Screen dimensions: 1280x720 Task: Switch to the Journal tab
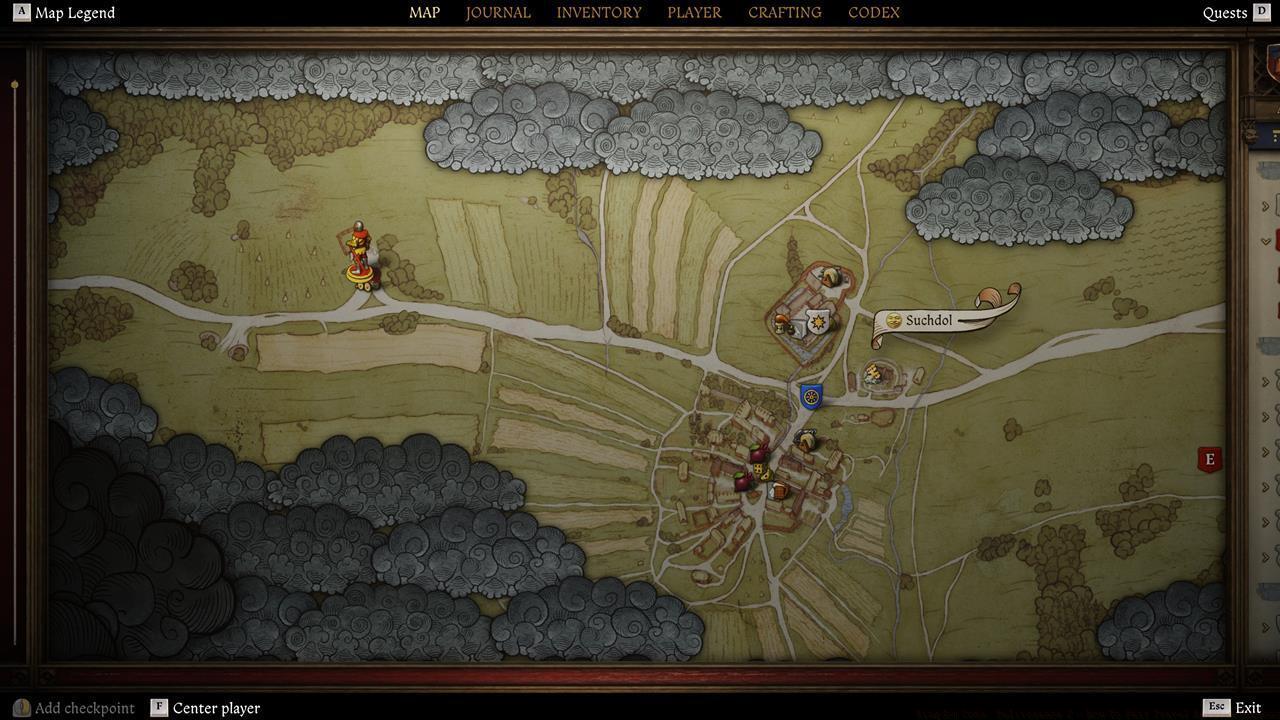point(498,13)
